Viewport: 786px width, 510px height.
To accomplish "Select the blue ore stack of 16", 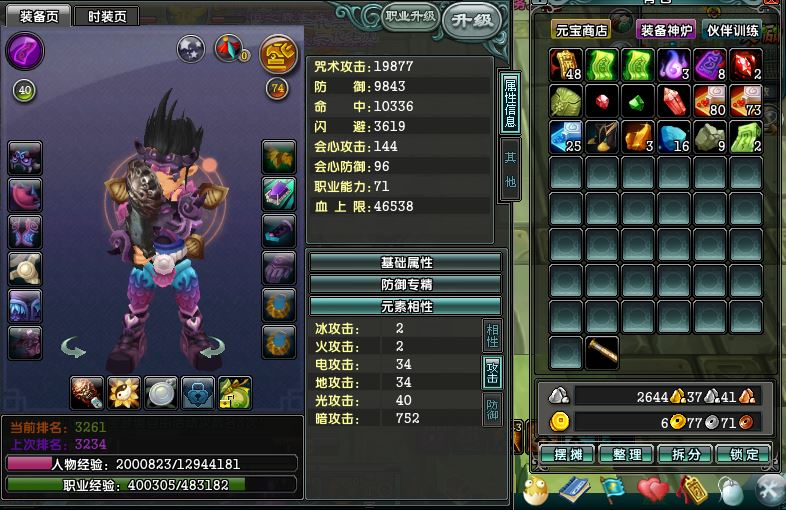I will [673, 137].
